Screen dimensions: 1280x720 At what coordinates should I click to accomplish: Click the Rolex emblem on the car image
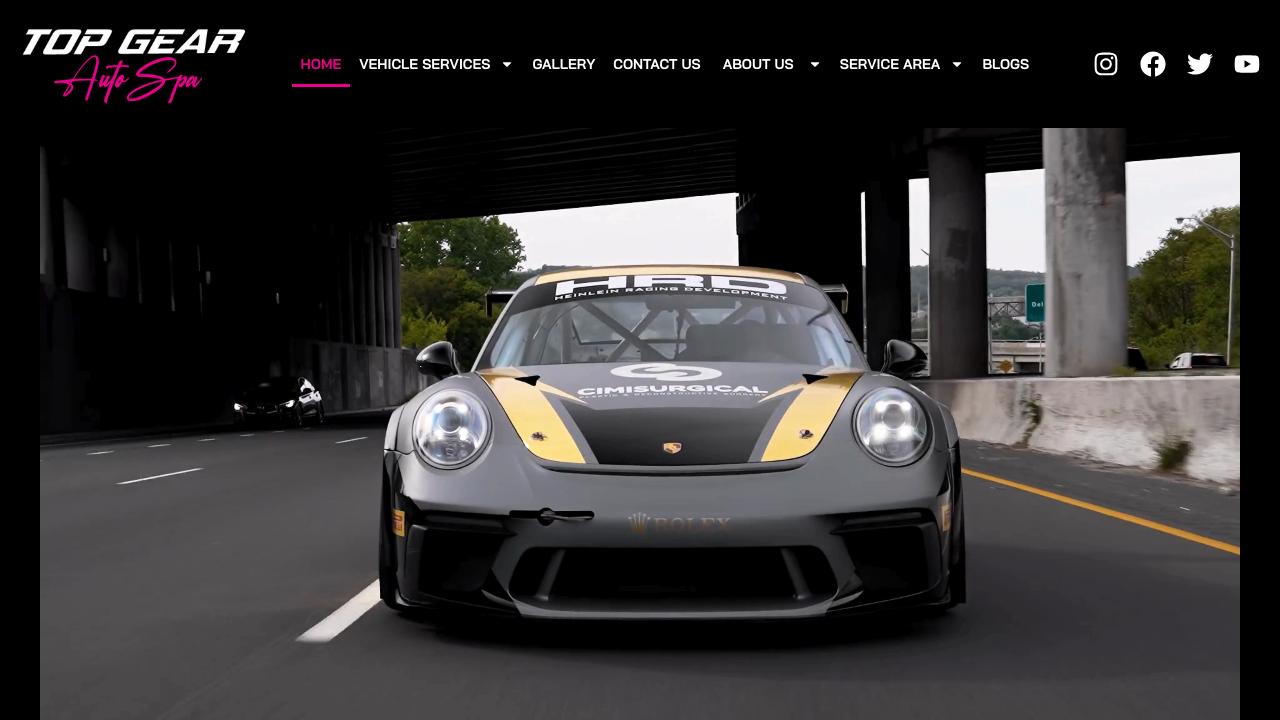678,521
